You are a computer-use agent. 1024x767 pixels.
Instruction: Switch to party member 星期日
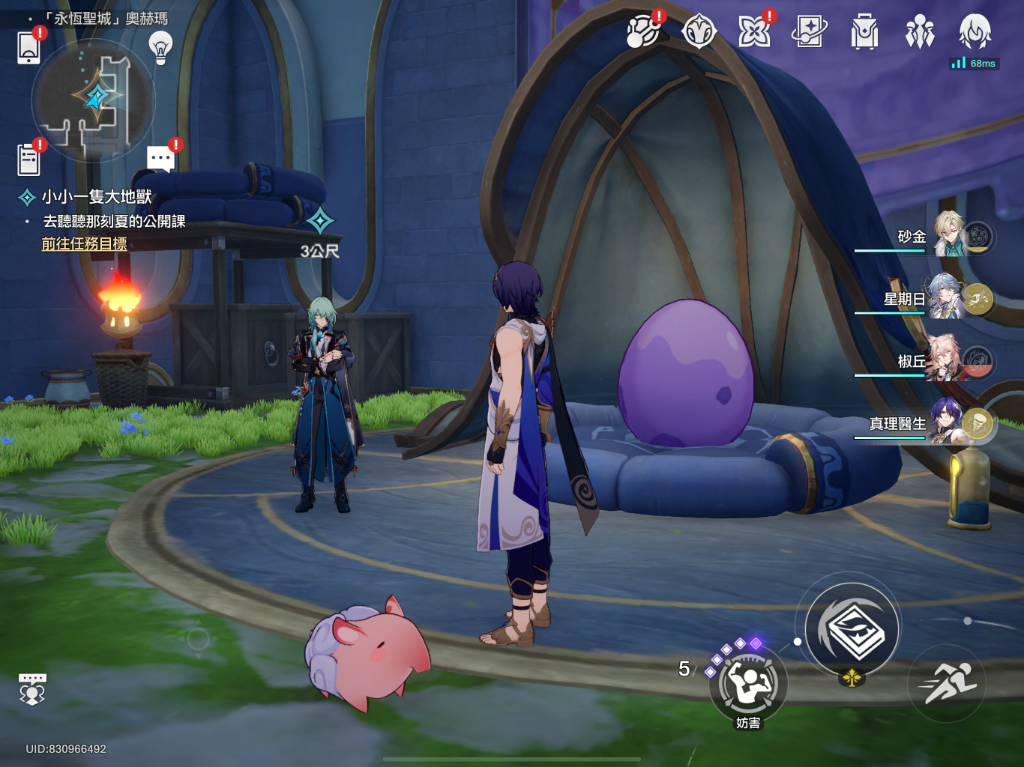(x=946, y=296)
